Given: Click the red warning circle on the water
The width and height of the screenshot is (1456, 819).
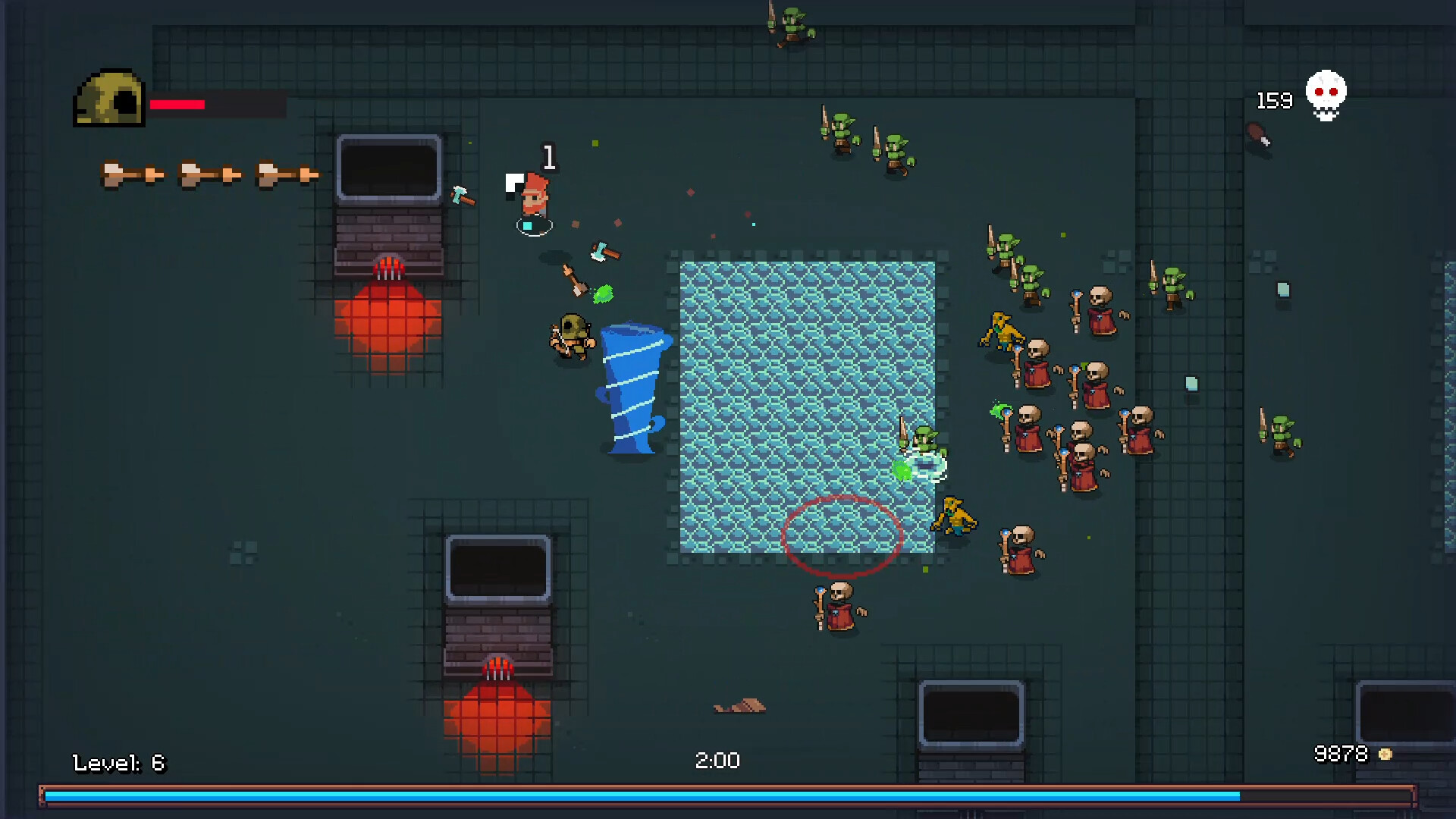Looking at the screenshot, I should (x=842, y=538).
